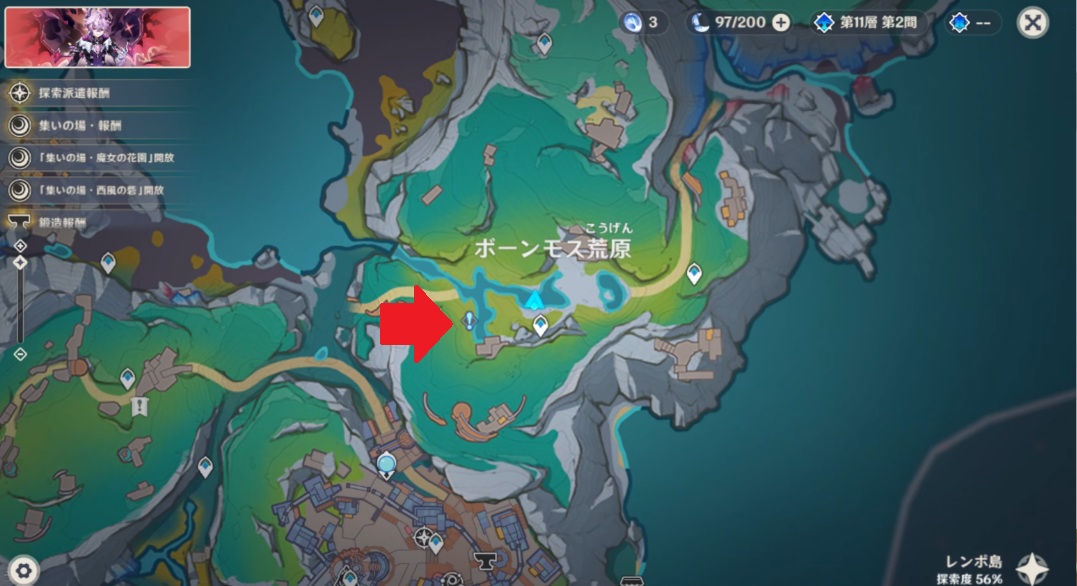Select the quest marker by the red arrow
The image size is (1077, 586).
pyautogui.click(x=468, y=320)
